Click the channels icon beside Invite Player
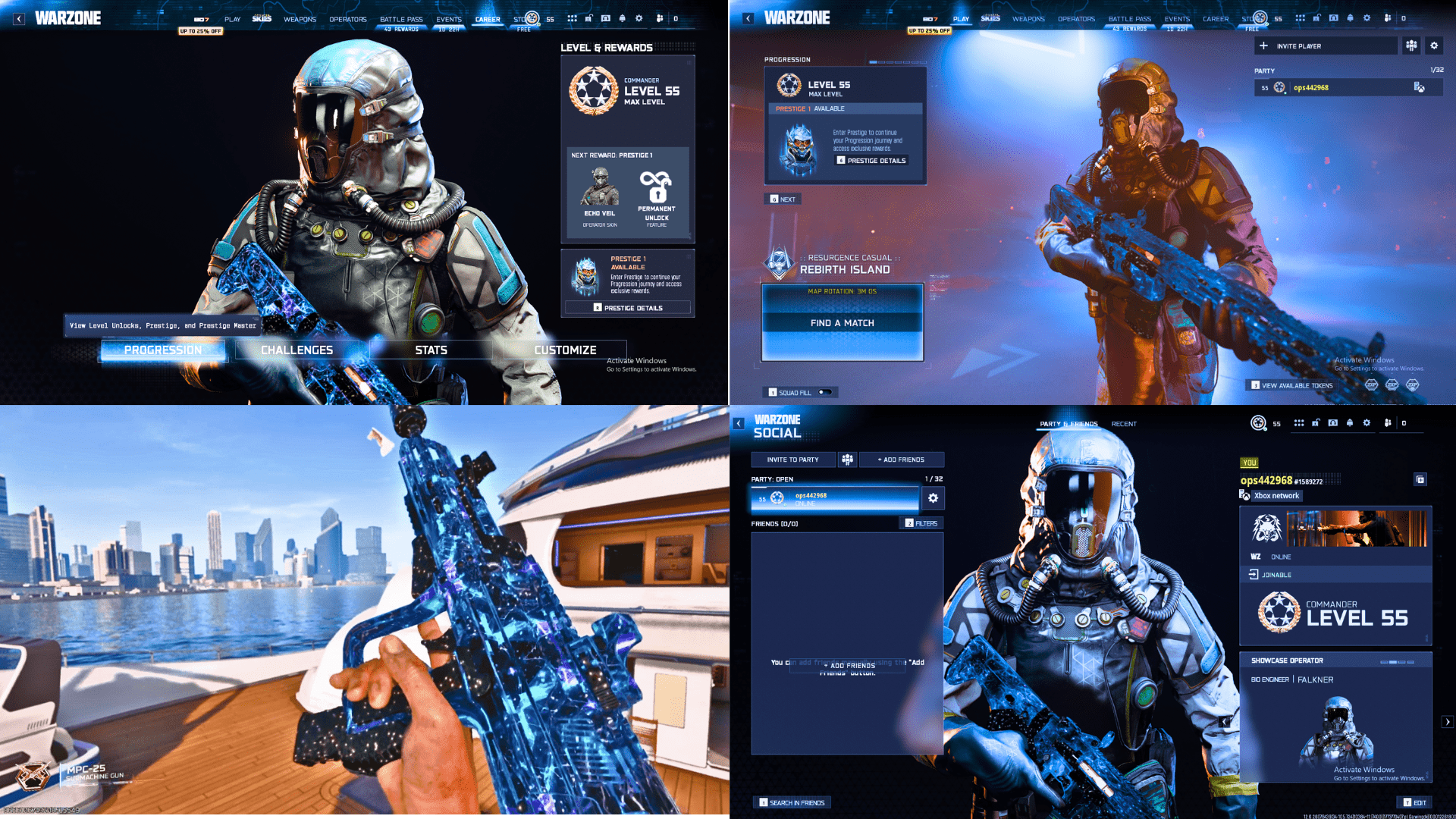 click(x=1411, y=46)
